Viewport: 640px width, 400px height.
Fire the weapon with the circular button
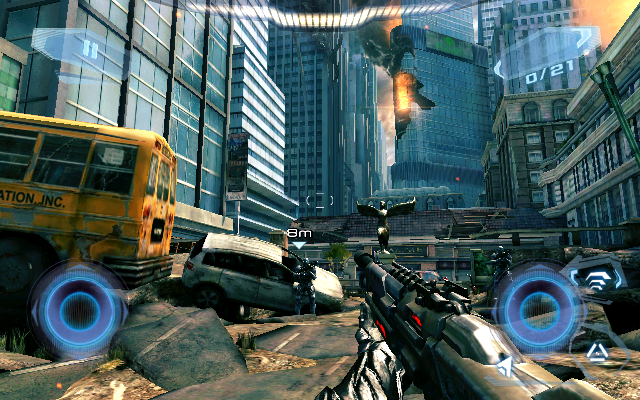tap(538, 309)
